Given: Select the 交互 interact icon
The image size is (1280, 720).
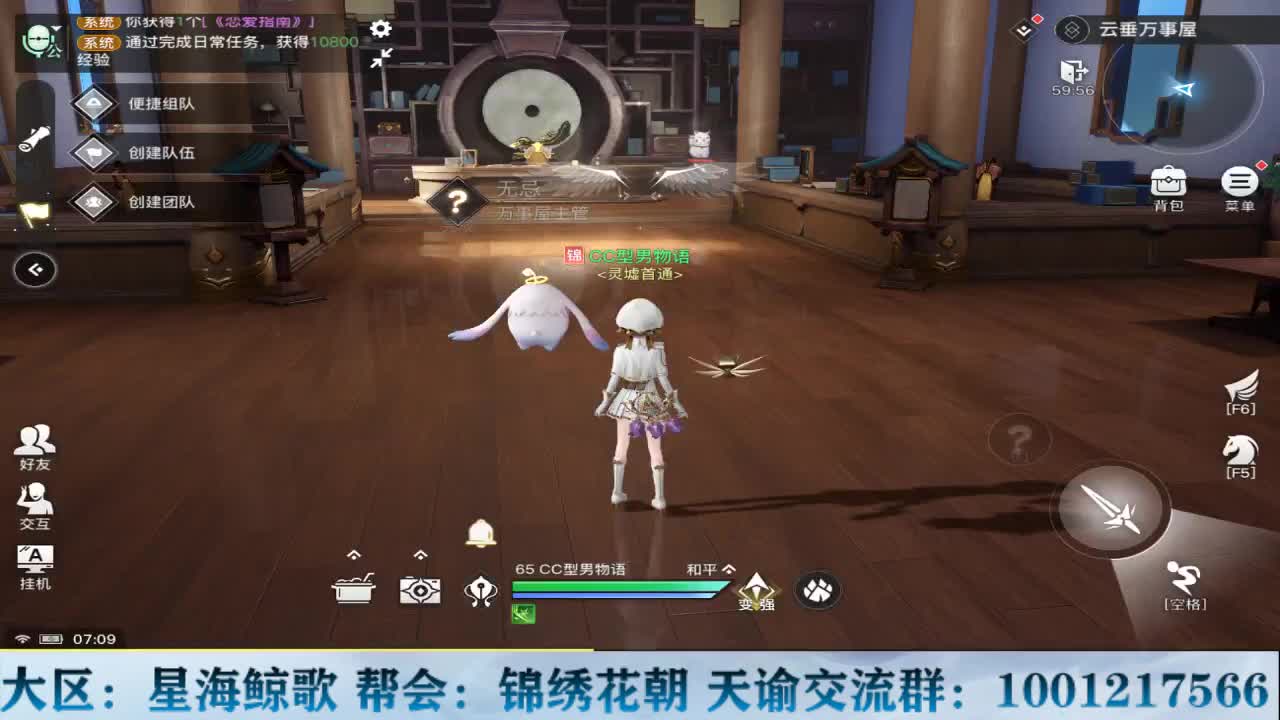Looking at the screenshot, I should tap(33, 502).
